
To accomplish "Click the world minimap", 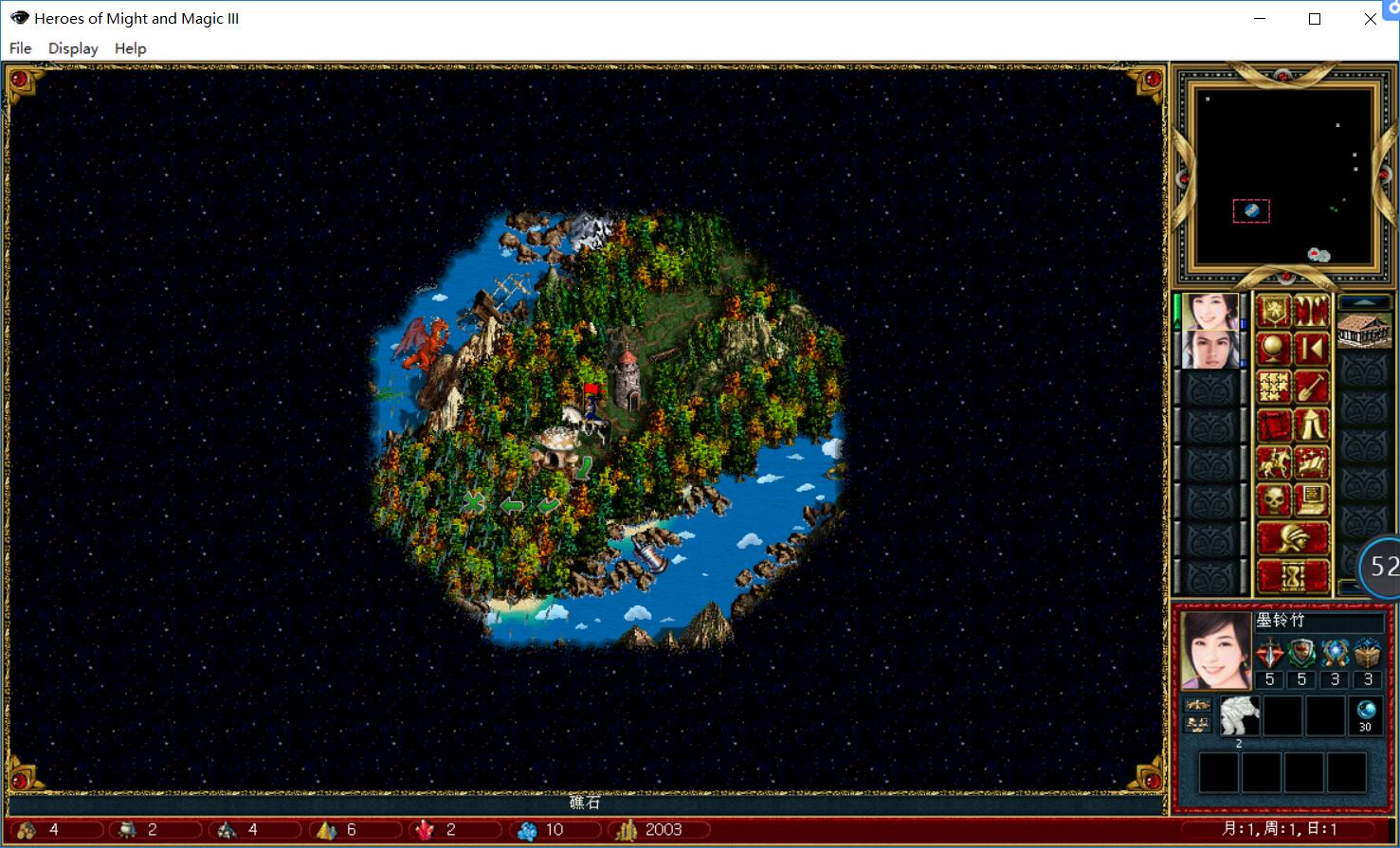I will point(1284,177).
